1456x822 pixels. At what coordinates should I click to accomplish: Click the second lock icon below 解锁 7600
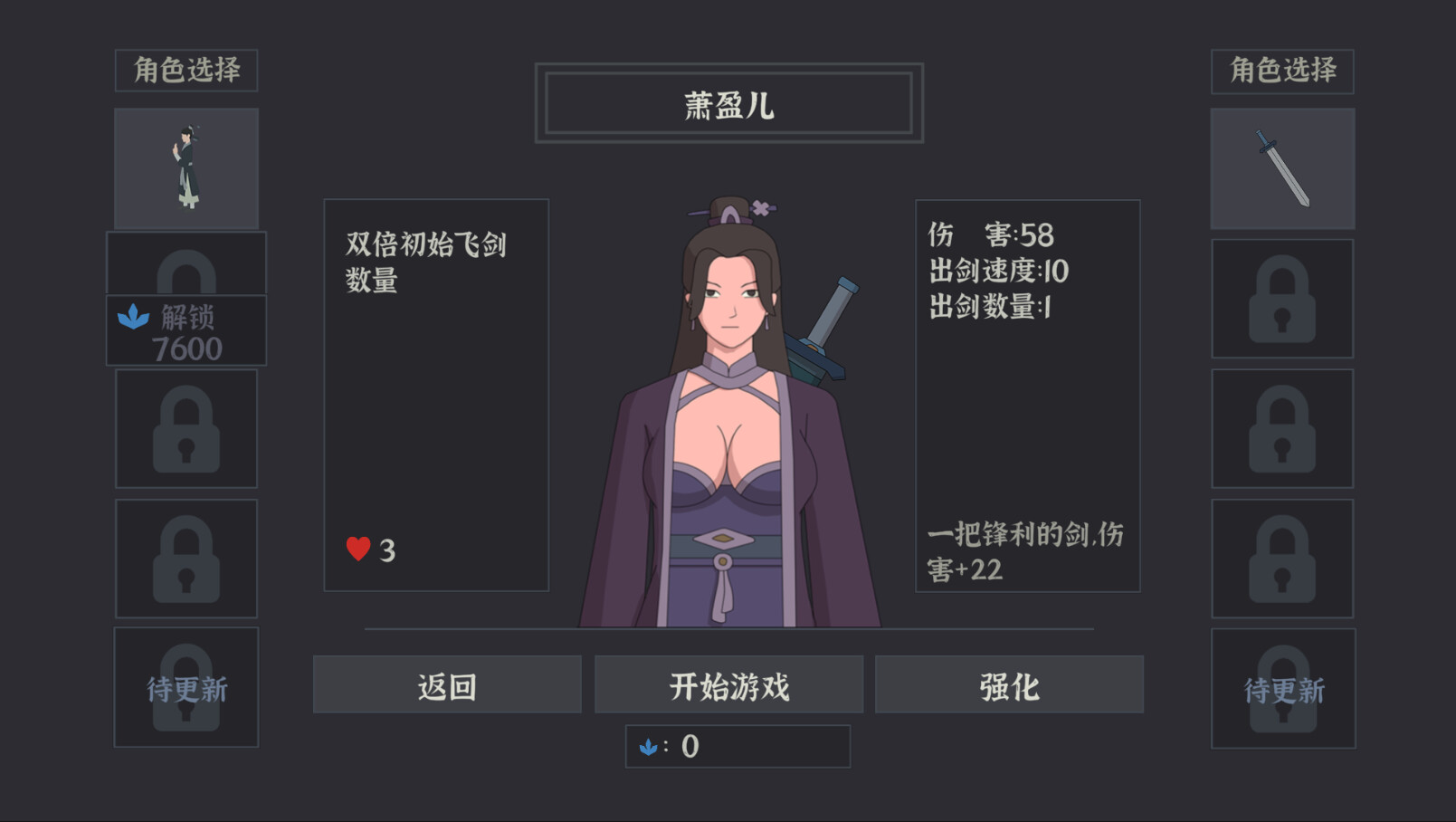coord(186,428)
